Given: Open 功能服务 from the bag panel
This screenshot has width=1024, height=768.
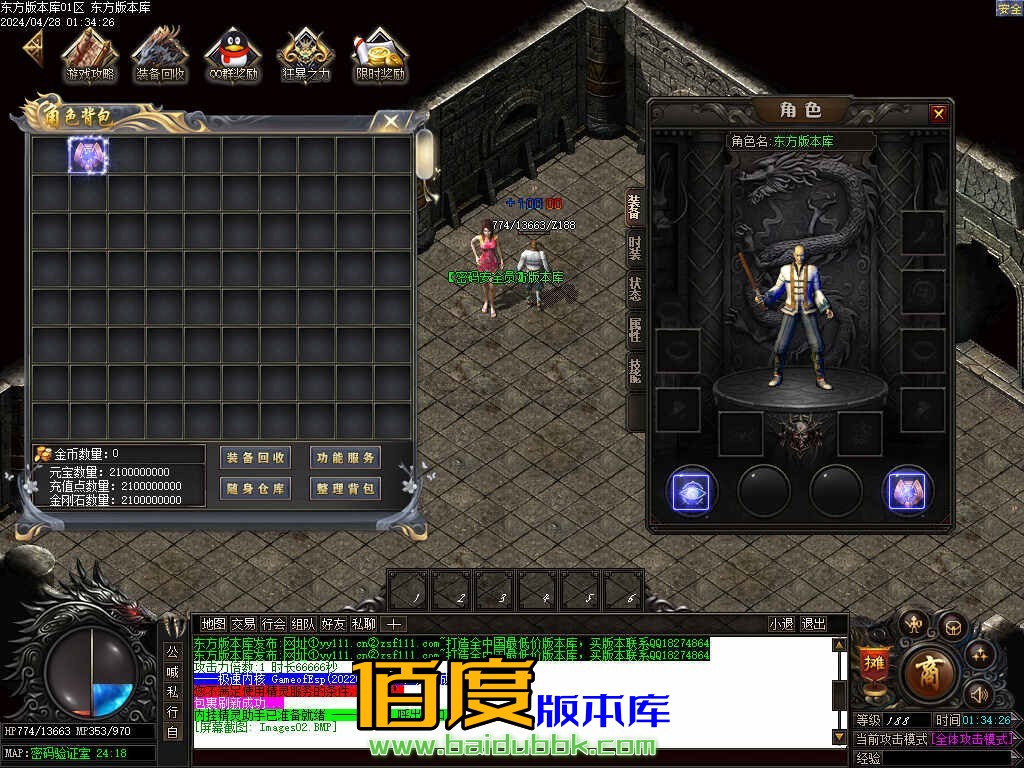Looking at the screenshot, I should click(x=345, y=458).
